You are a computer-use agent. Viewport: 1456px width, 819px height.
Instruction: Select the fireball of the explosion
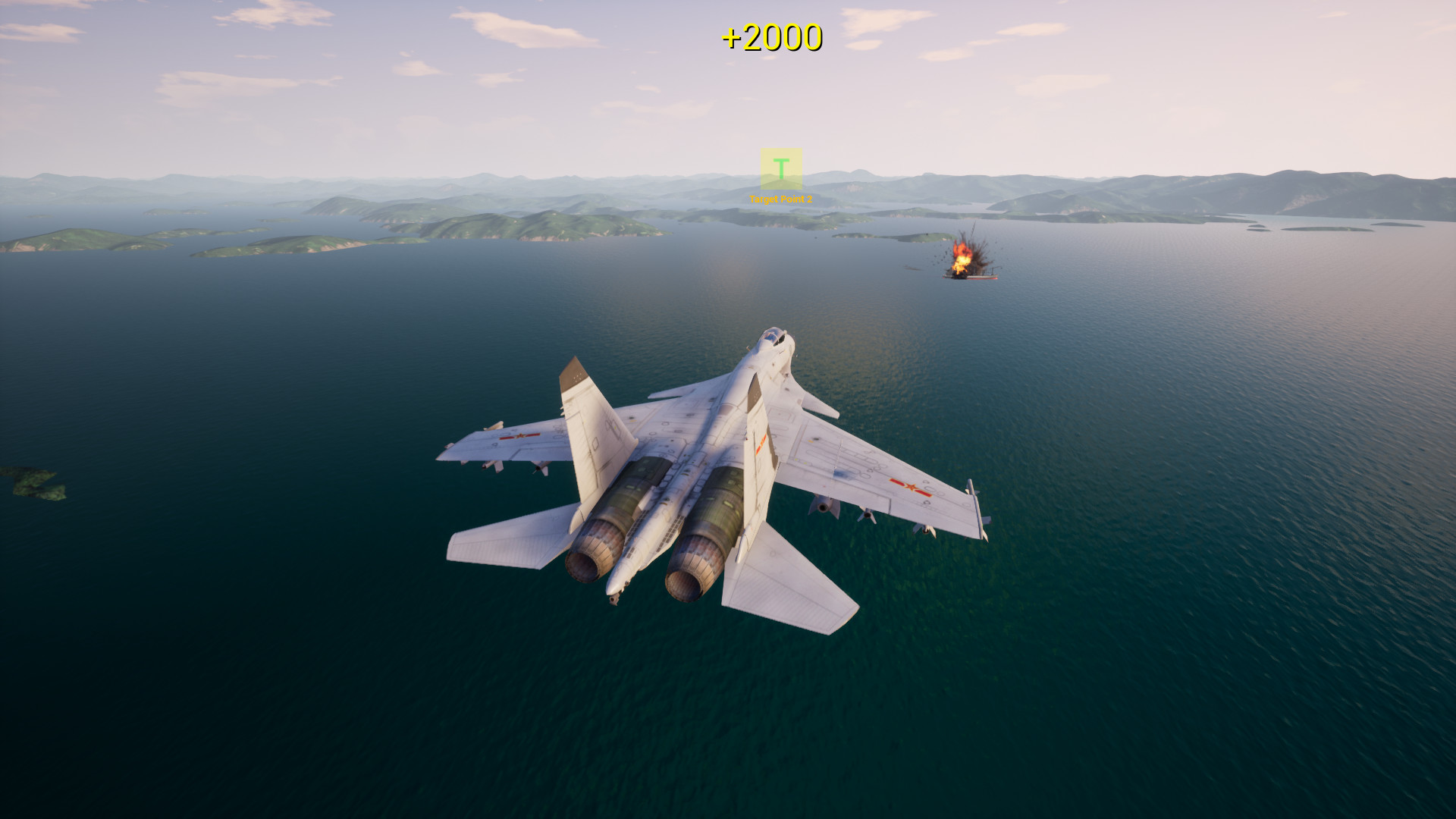point(963,254)
